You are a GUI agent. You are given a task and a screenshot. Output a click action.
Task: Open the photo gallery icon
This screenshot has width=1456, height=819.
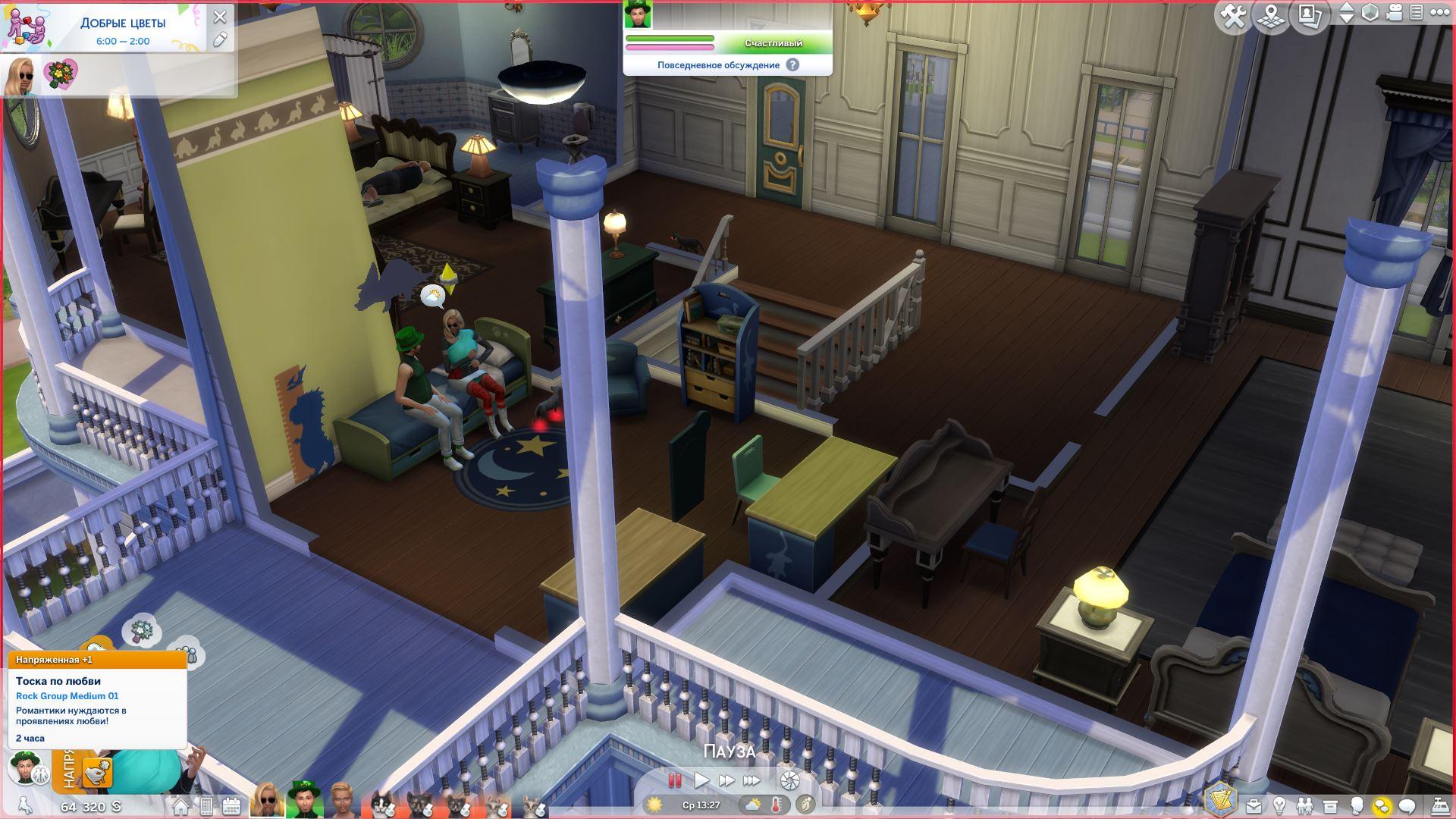(x=1310, y=15)
